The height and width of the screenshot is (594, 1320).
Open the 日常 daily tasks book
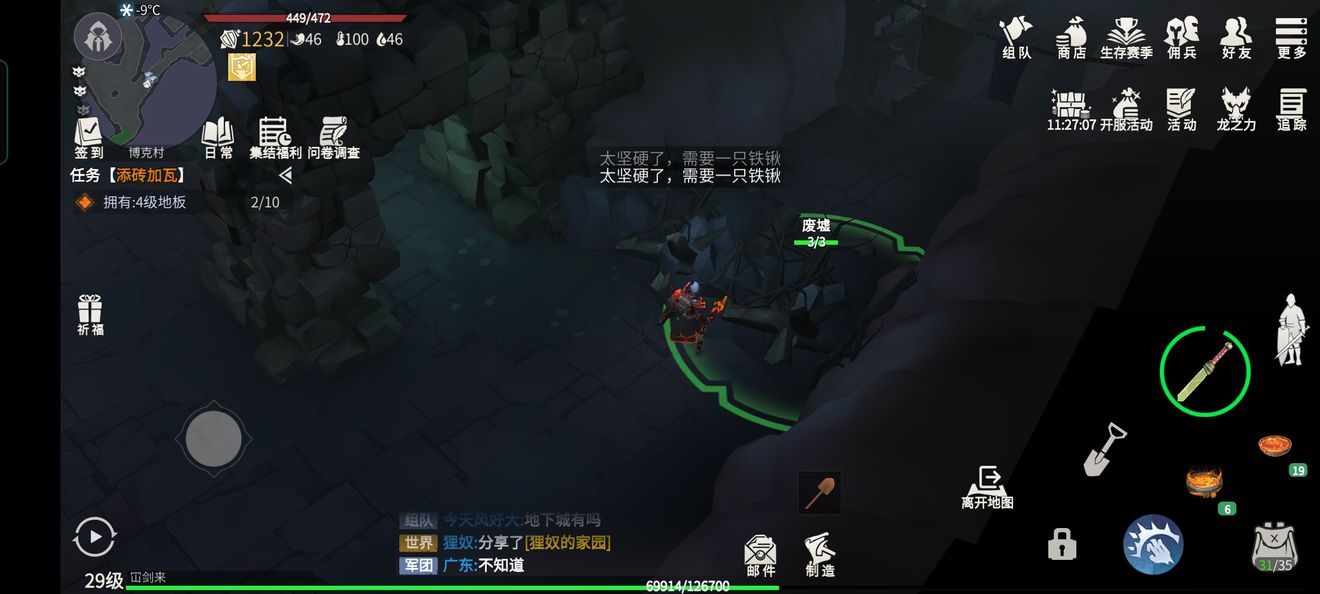pos(218,137)
